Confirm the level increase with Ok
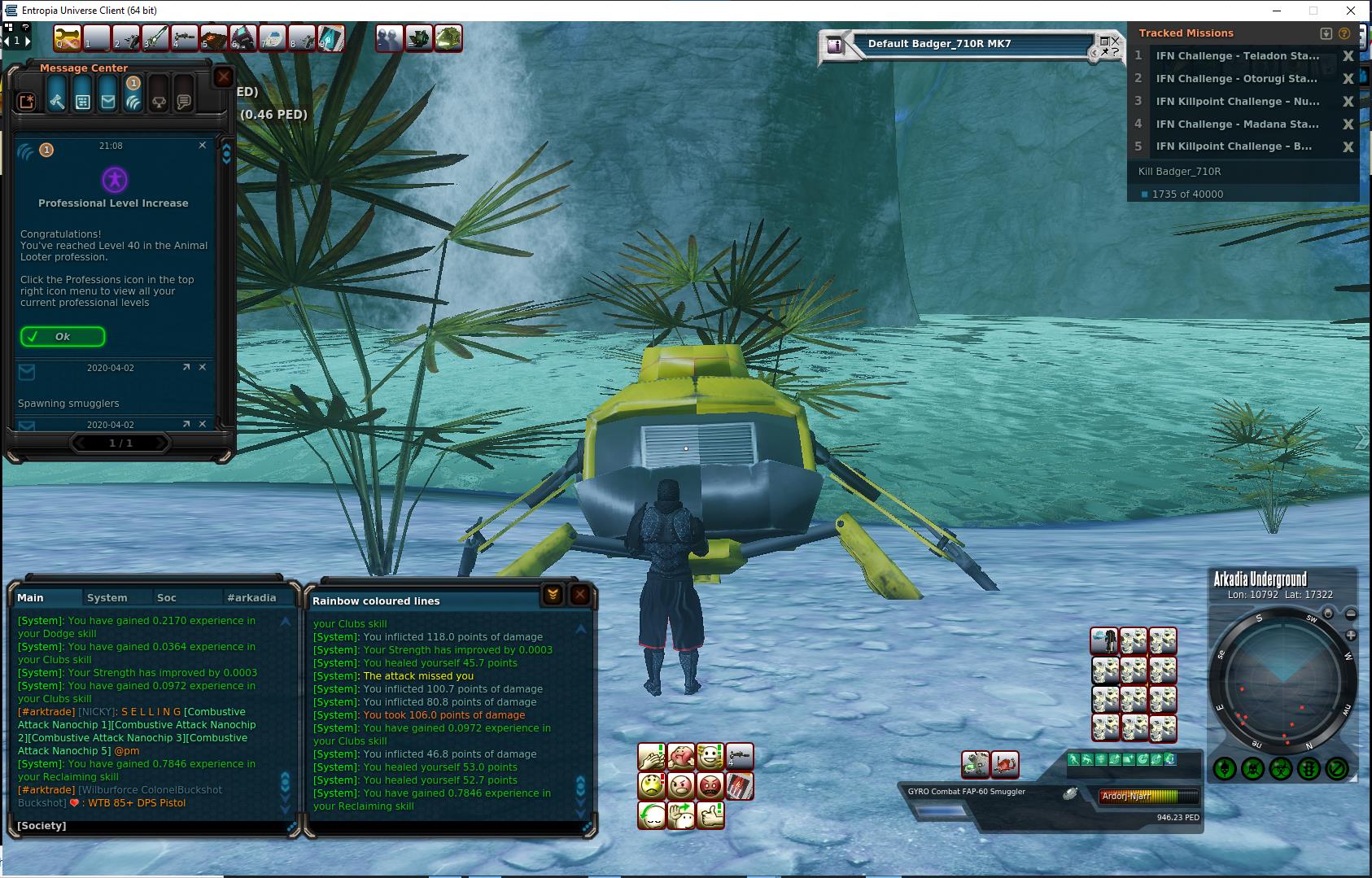The image size is (1372, 878). pos(63,337)
